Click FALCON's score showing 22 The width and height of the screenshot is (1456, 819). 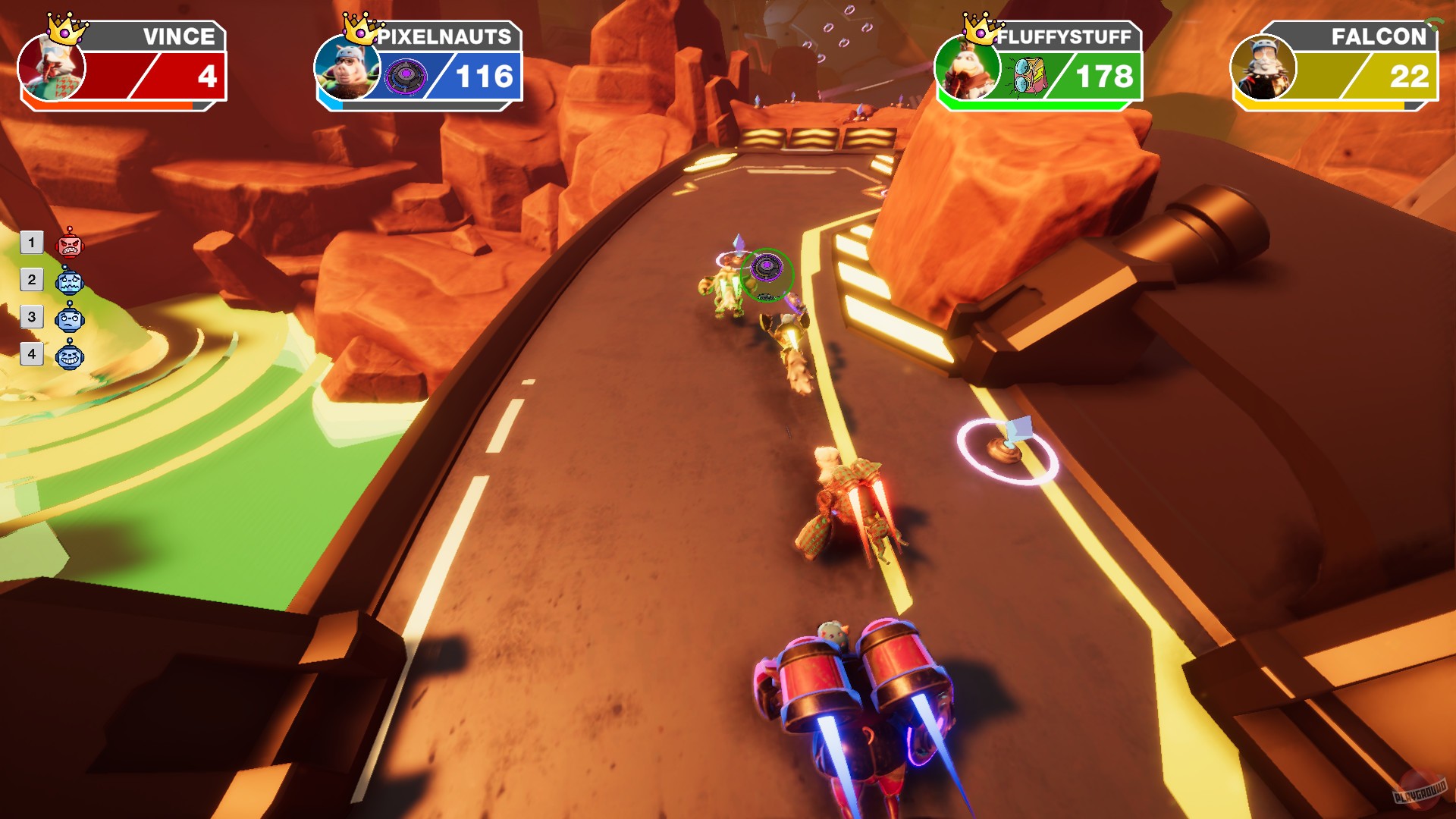pos(1409,76)
